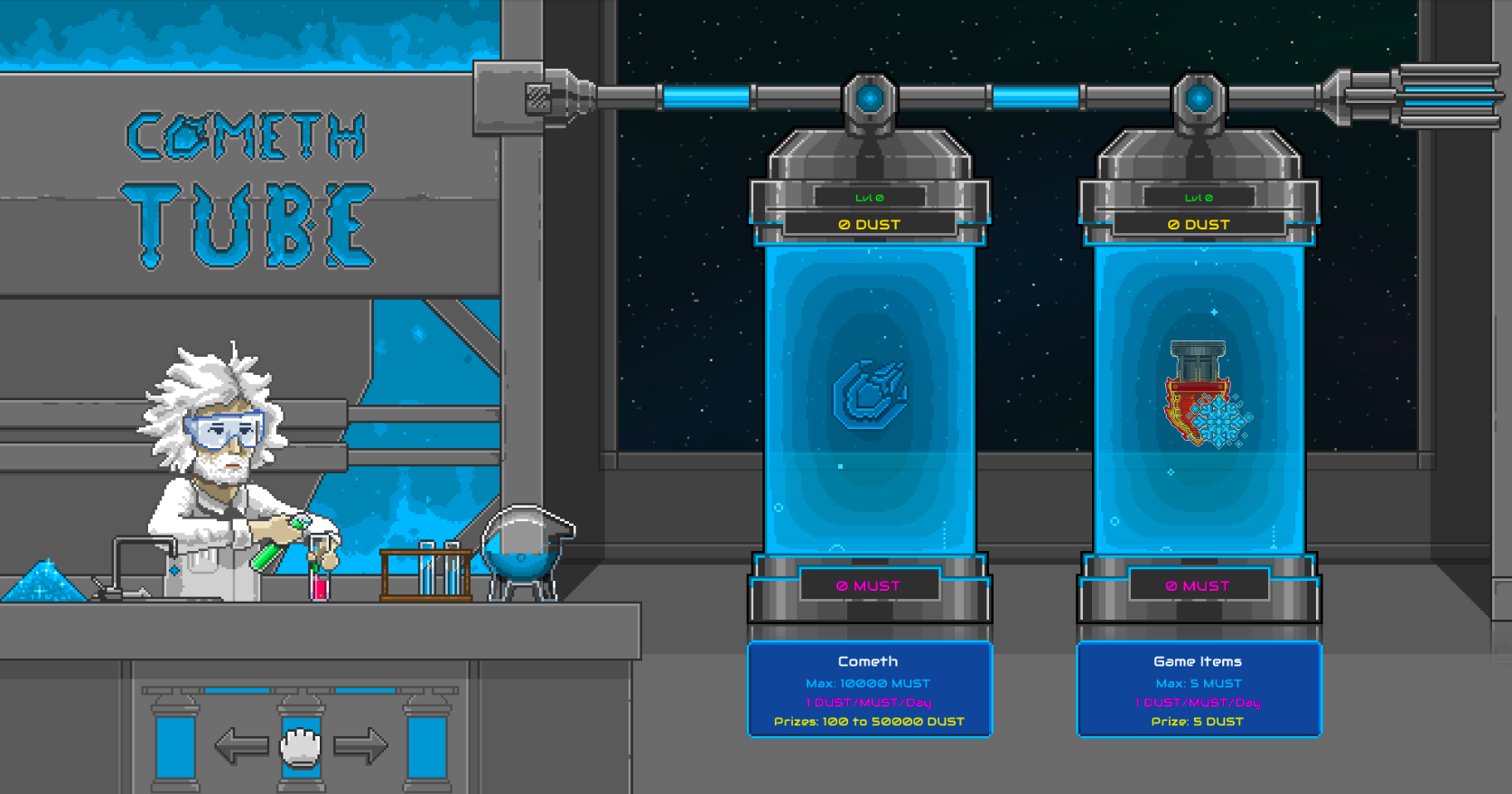The image size is (1512, 794).
Task: Open the Game Items info panel
Action: tap(1199, 691)
